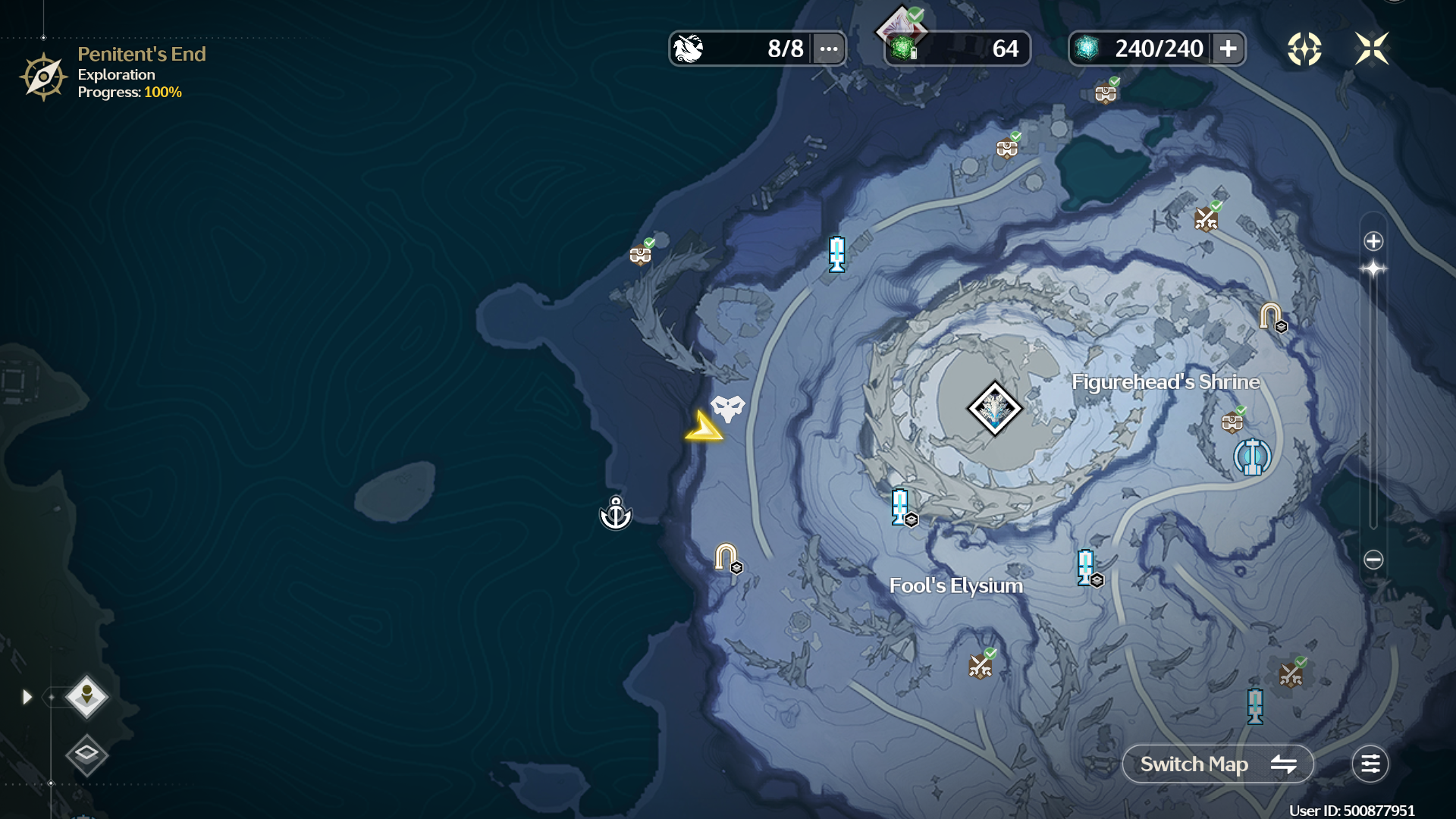Open the four-diamond map tool icon

pyautogui.click(x=1304, y=49)
